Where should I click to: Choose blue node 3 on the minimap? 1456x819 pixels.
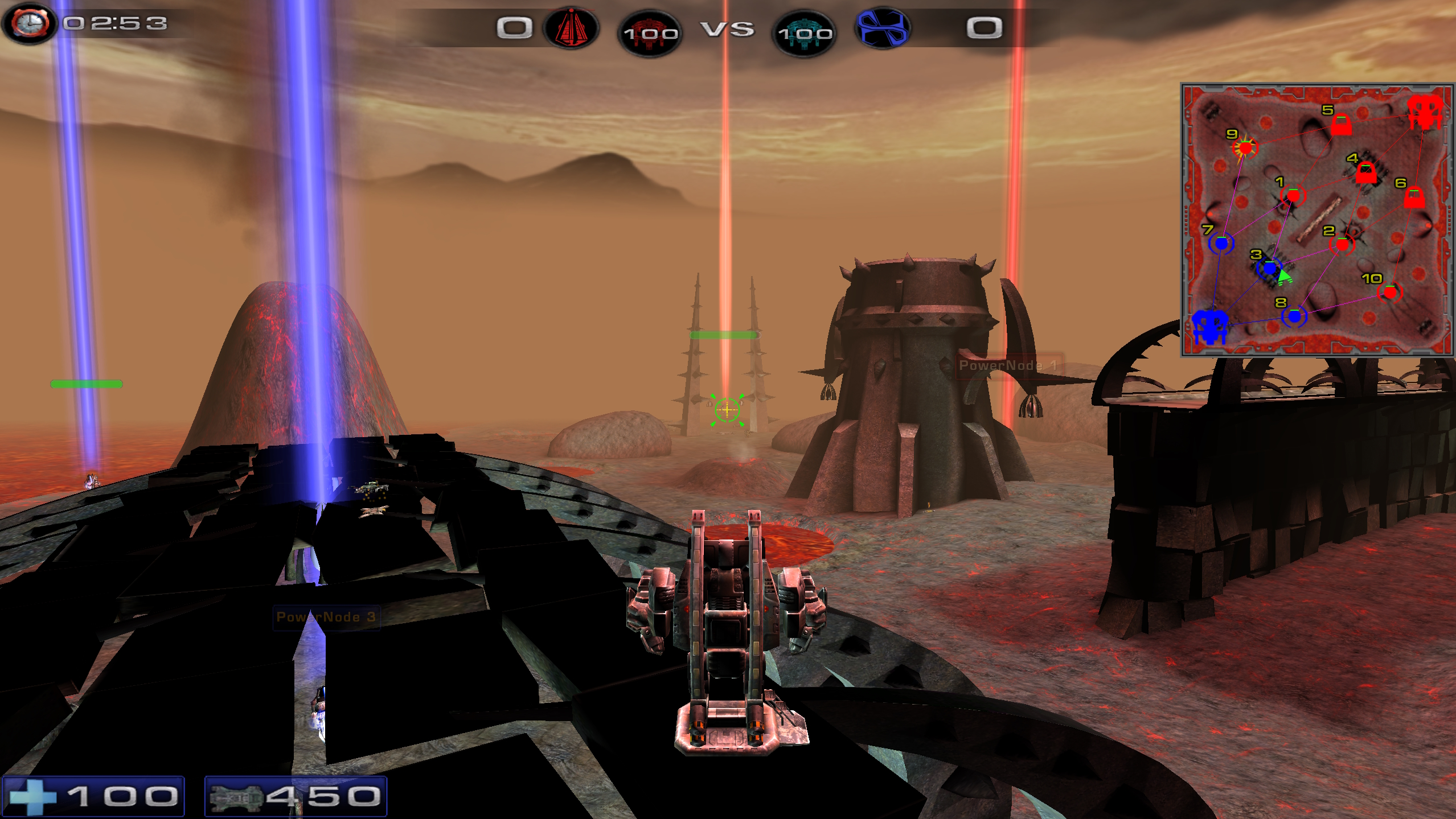pos(1269,268)
